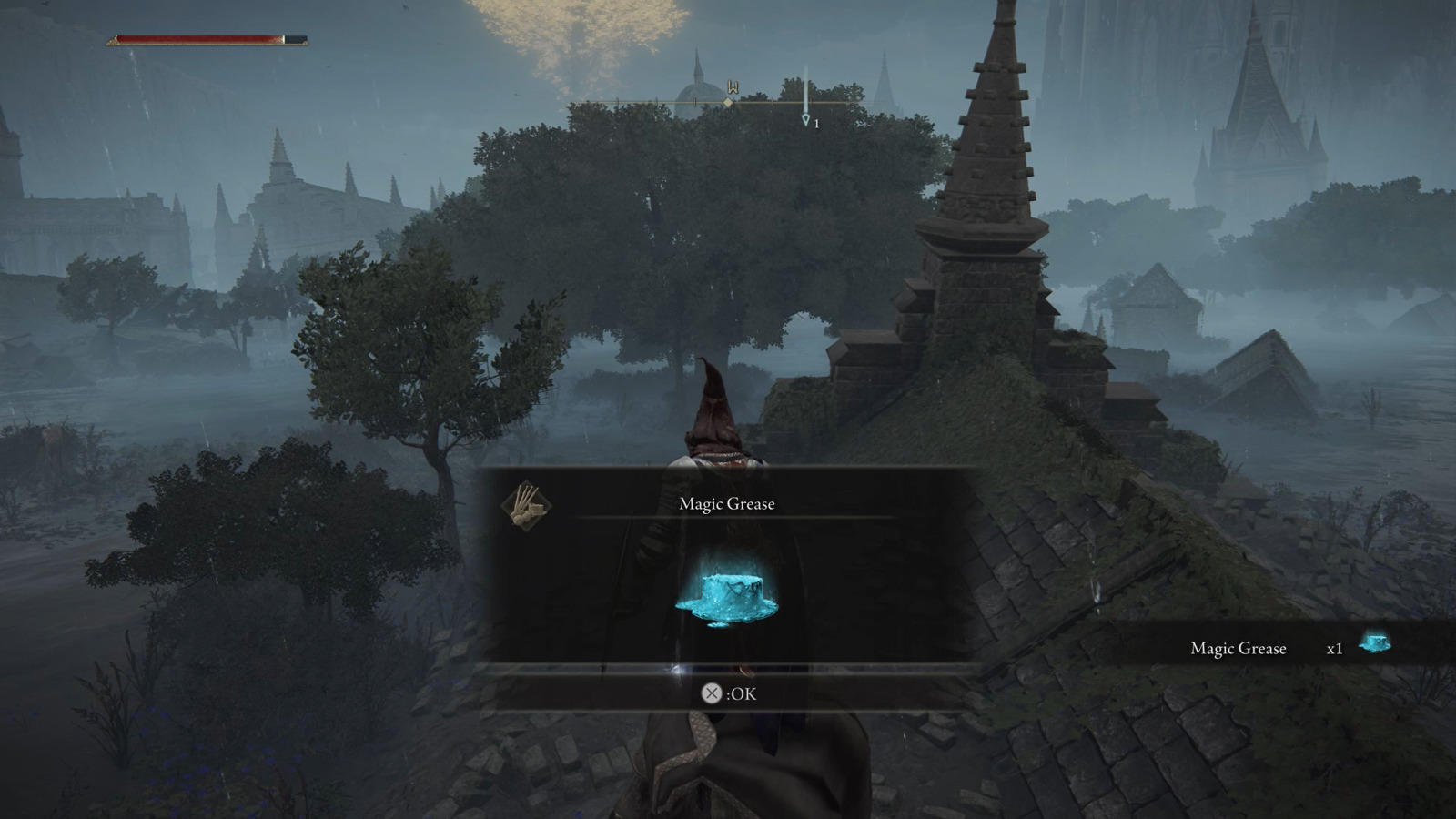The width and height of the screenshot is (1456, 819).
Task: Click the gold diamond marker on the compass bar
Action: click(728, 102)
